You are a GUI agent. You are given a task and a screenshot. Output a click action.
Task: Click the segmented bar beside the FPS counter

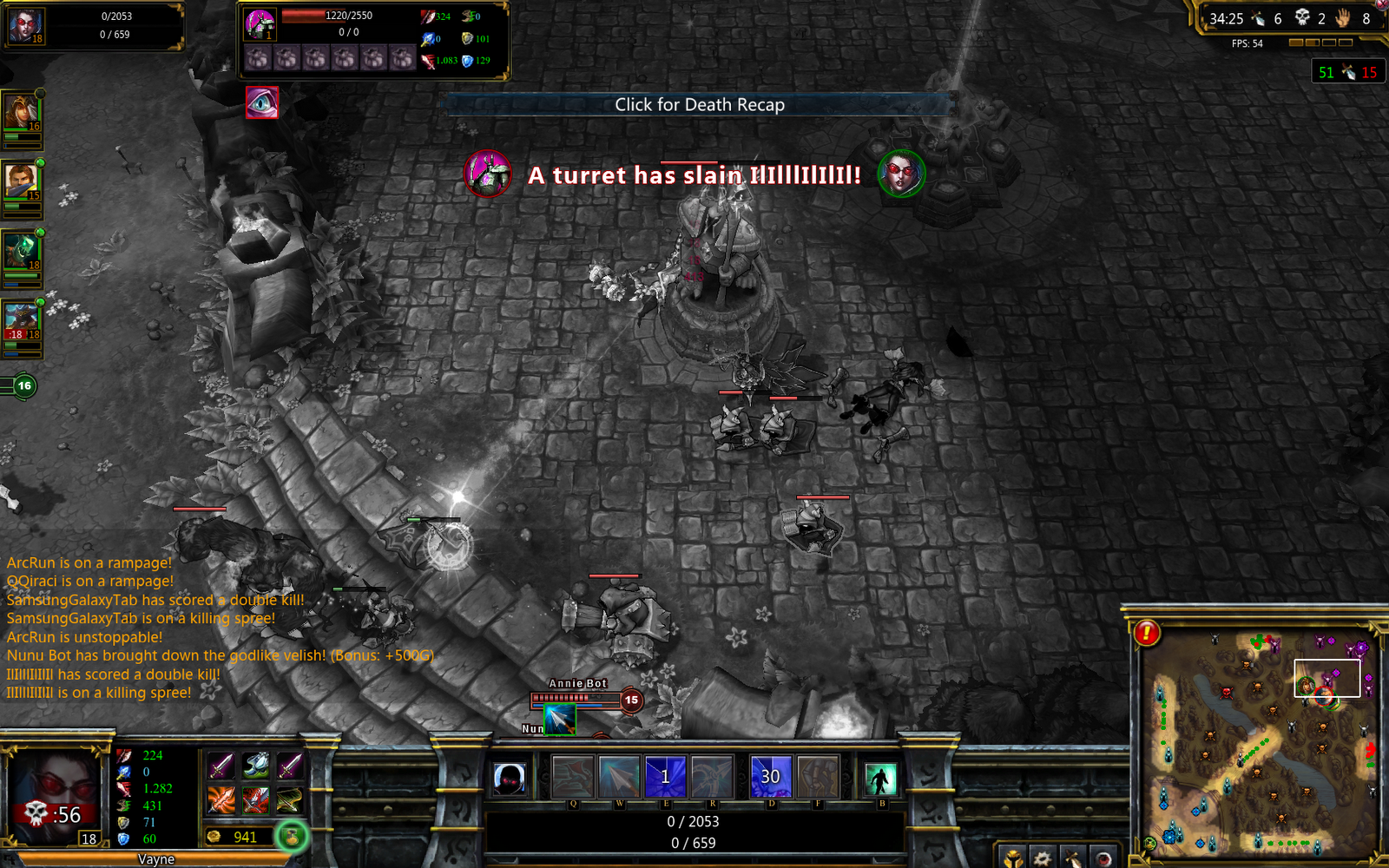point(1320,40)
